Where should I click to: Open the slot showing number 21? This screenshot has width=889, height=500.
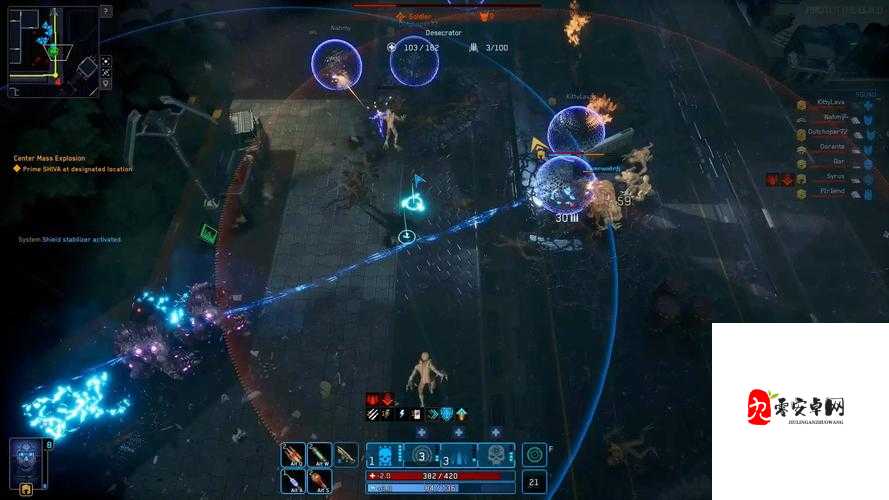(534, 483)
